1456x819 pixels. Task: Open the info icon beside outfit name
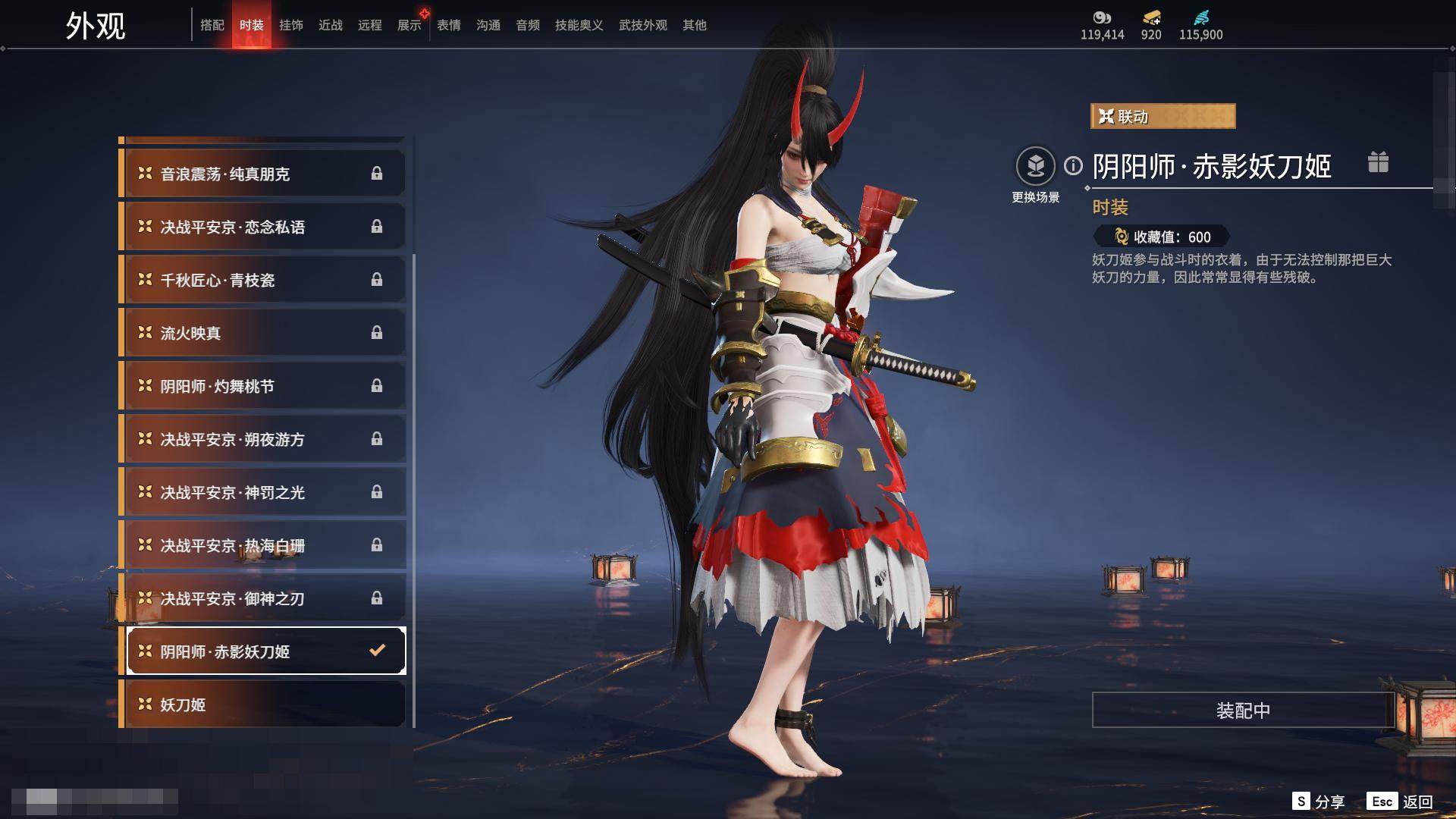click(1073, 165)
